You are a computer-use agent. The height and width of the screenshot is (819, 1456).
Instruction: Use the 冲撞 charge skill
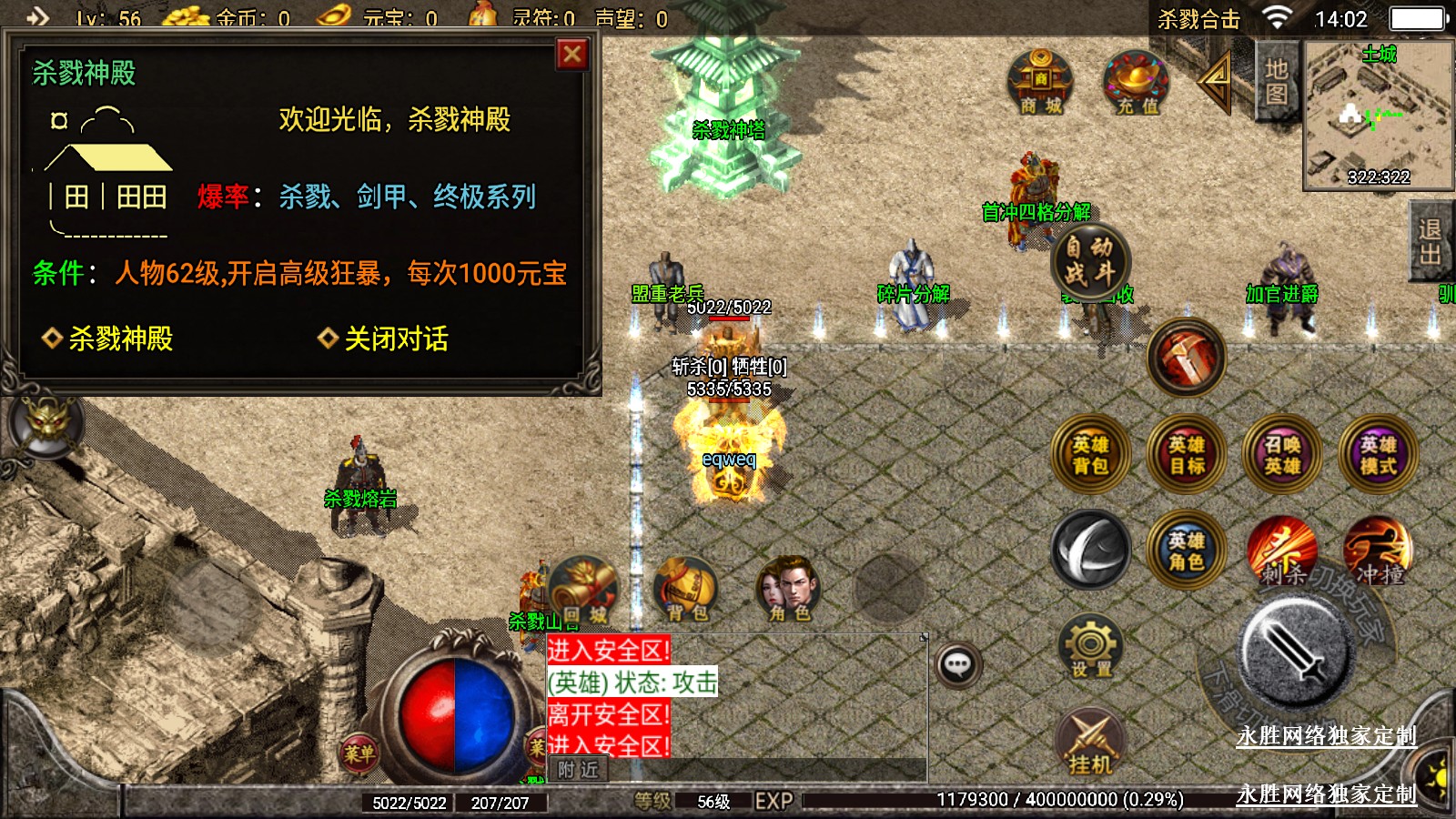click(x=1378, y=551)
